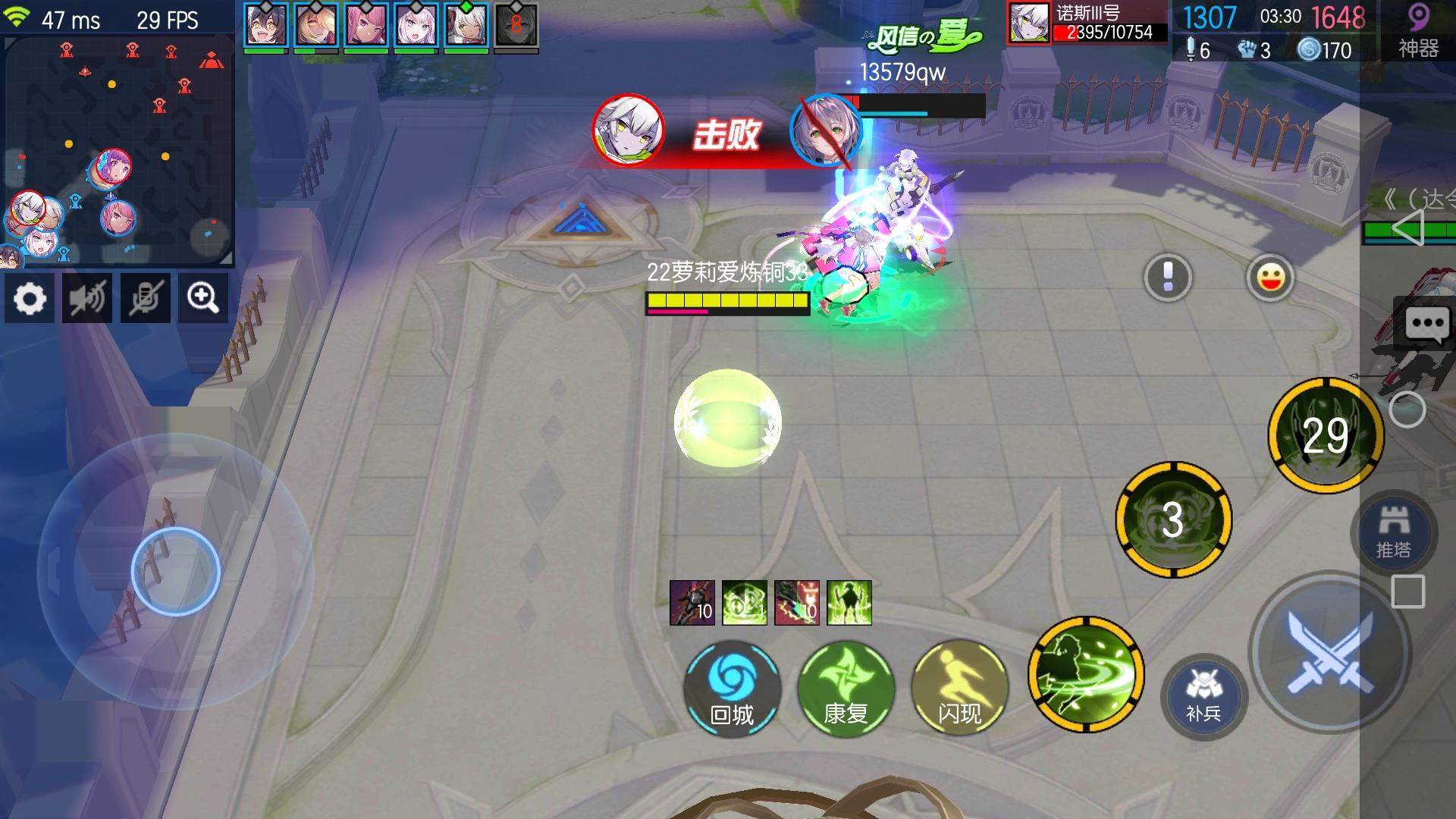Mute the microphone
The image size is (1456, 819).
tap(145, 297)
